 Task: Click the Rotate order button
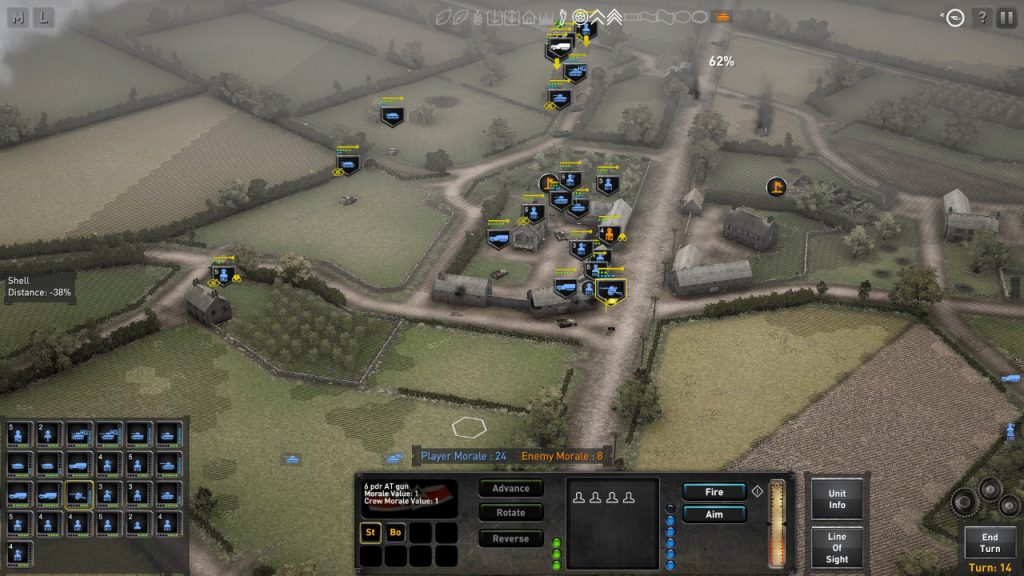coord(511,513)
